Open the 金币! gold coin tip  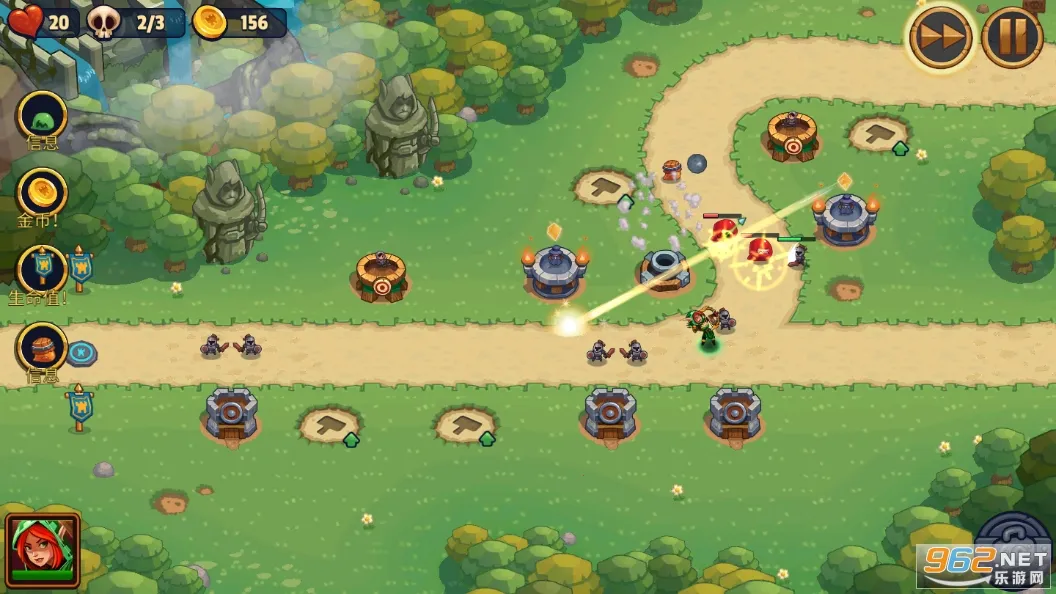[x=42, y=192]
